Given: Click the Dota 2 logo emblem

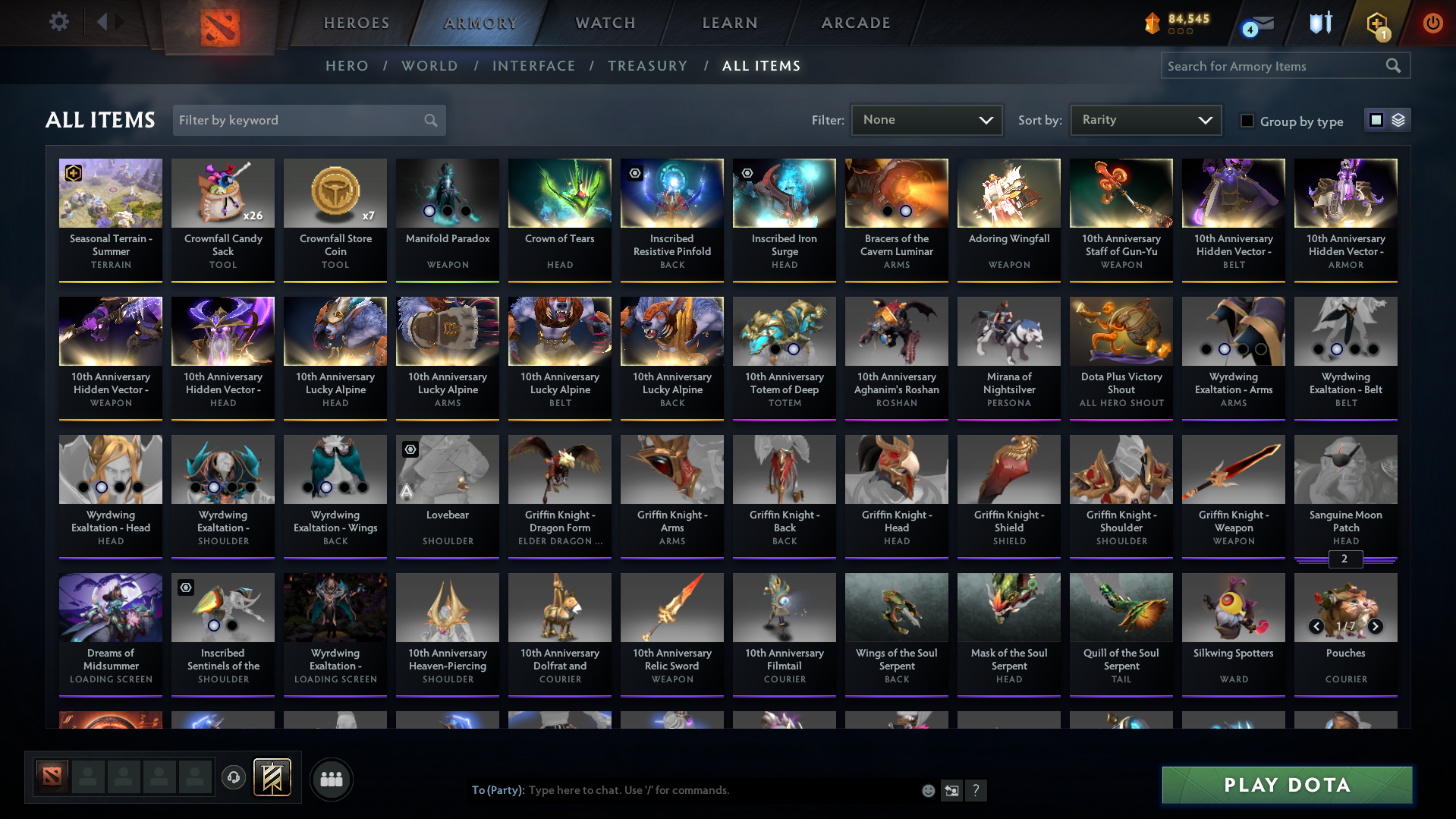Looking at the screenshot, I should click(x=220, y=29).
